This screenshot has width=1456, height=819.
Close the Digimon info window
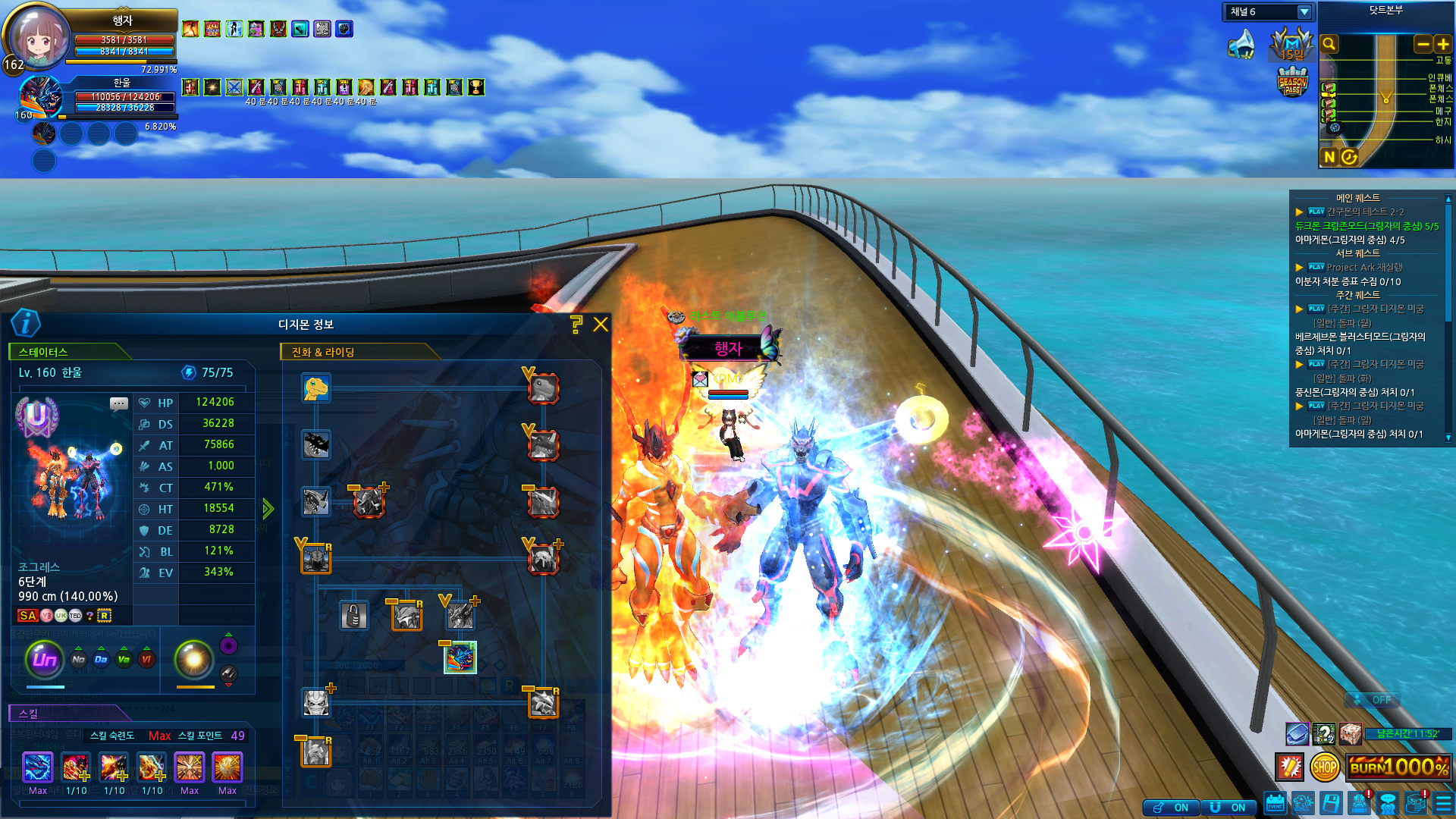[601, 325]
